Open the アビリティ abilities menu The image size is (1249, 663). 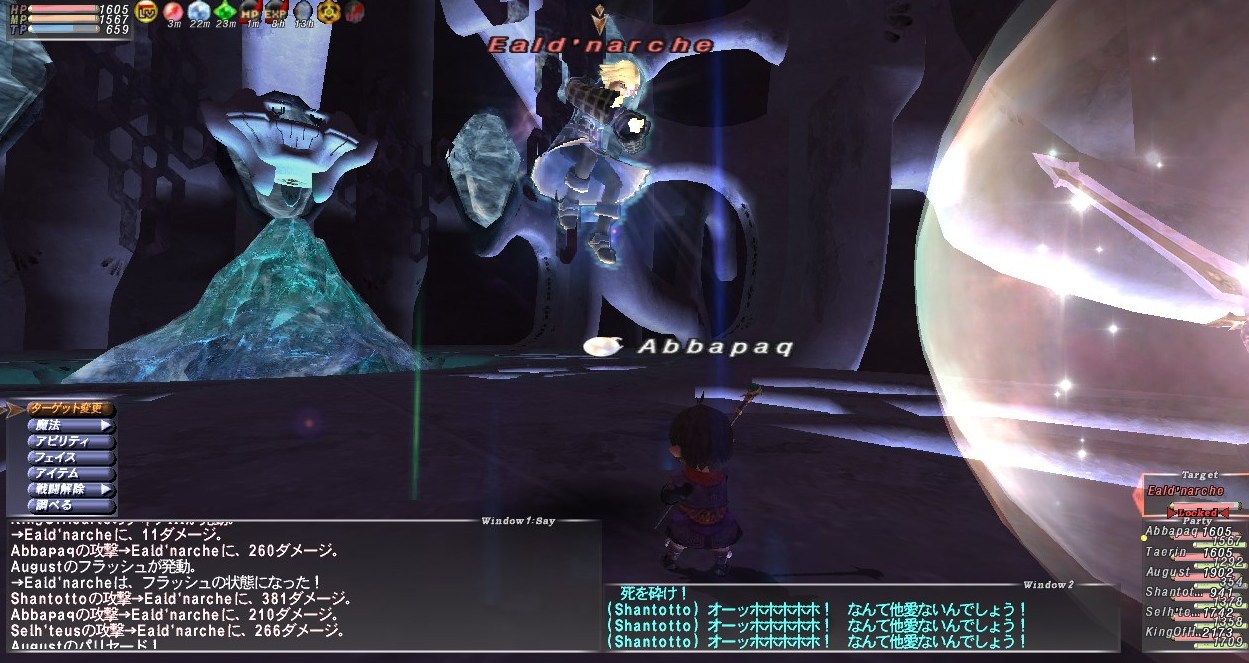coord(70,441)
